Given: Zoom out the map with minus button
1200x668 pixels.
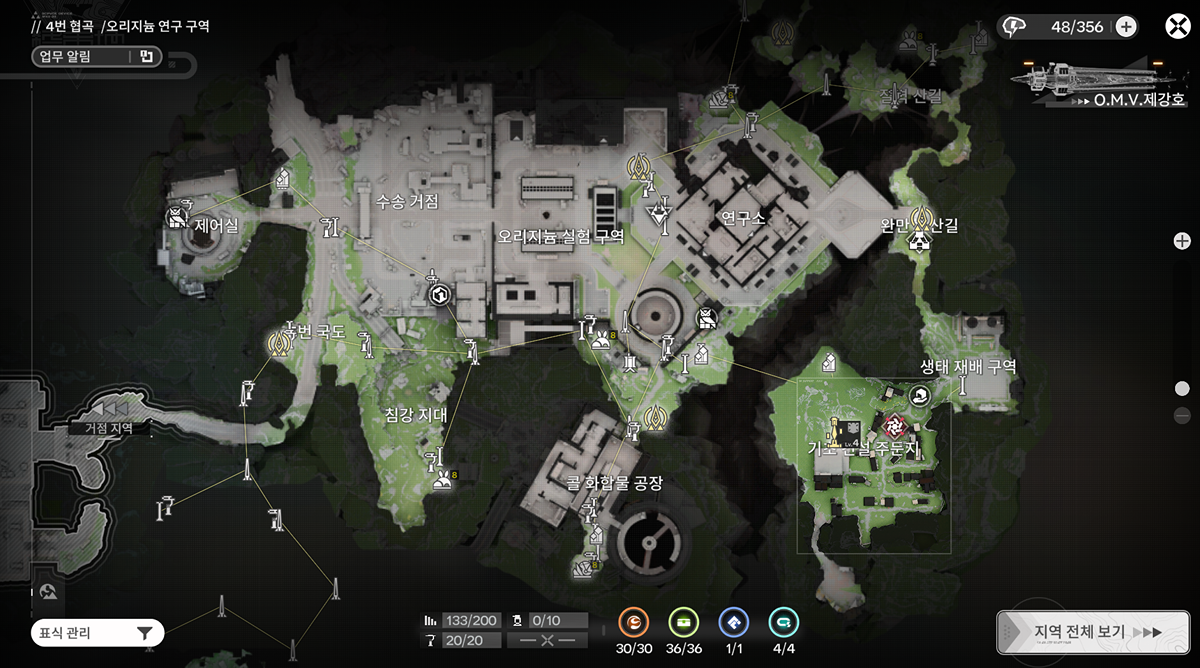Looking at the screenshot, I should [x=1182, y=416].
